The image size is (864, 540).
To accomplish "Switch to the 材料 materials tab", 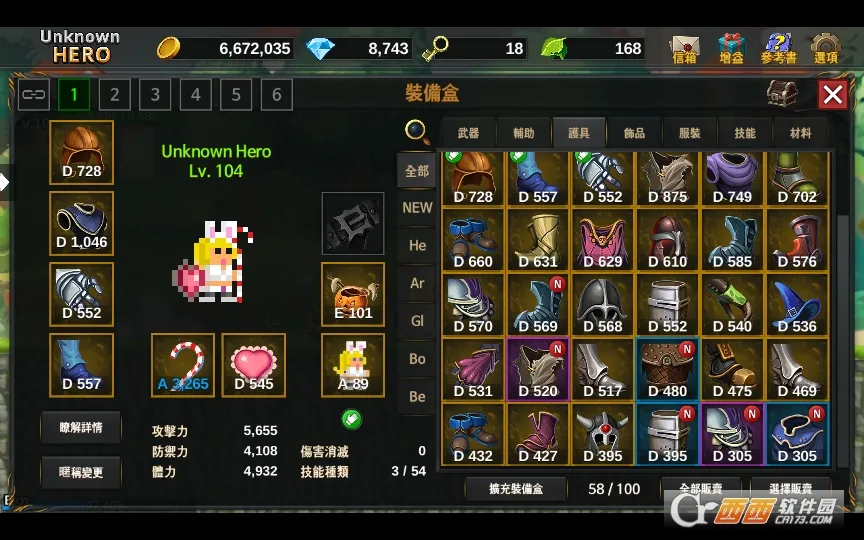I will (x=800, y=133).
